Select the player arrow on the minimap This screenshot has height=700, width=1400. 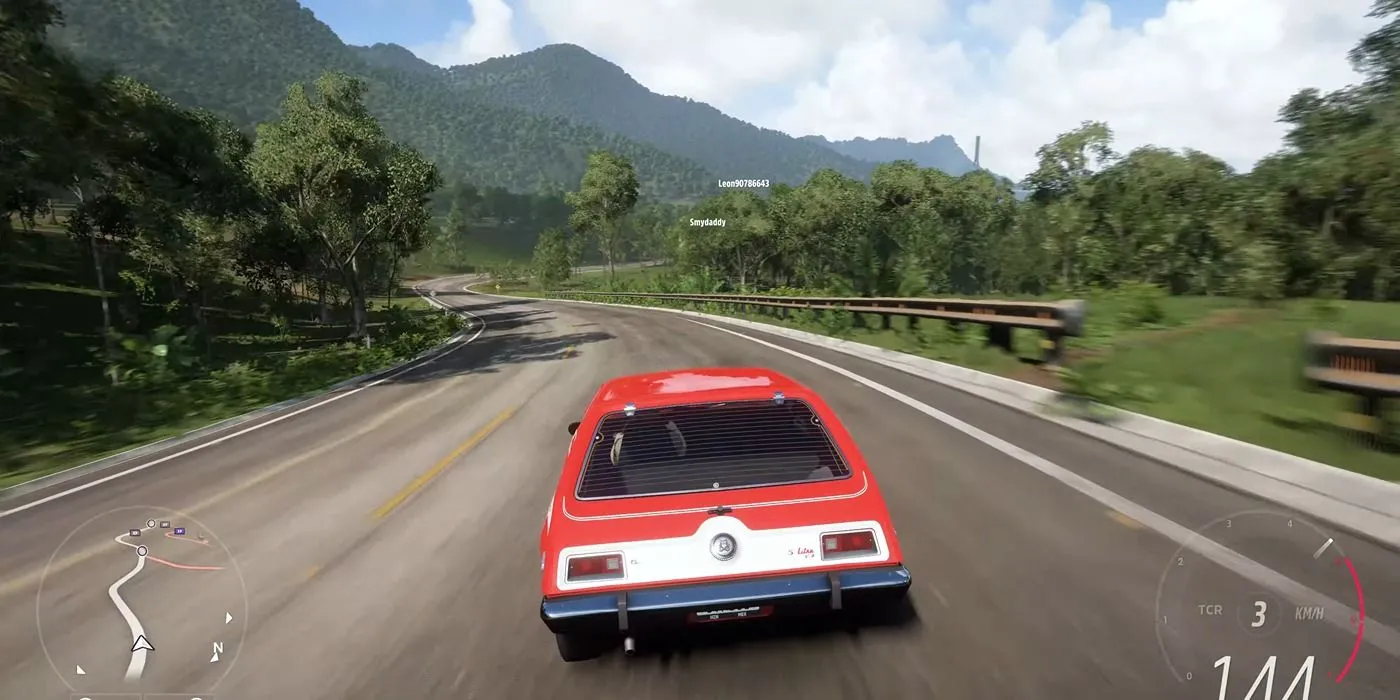pyautogui.click(x=142, y=644)
